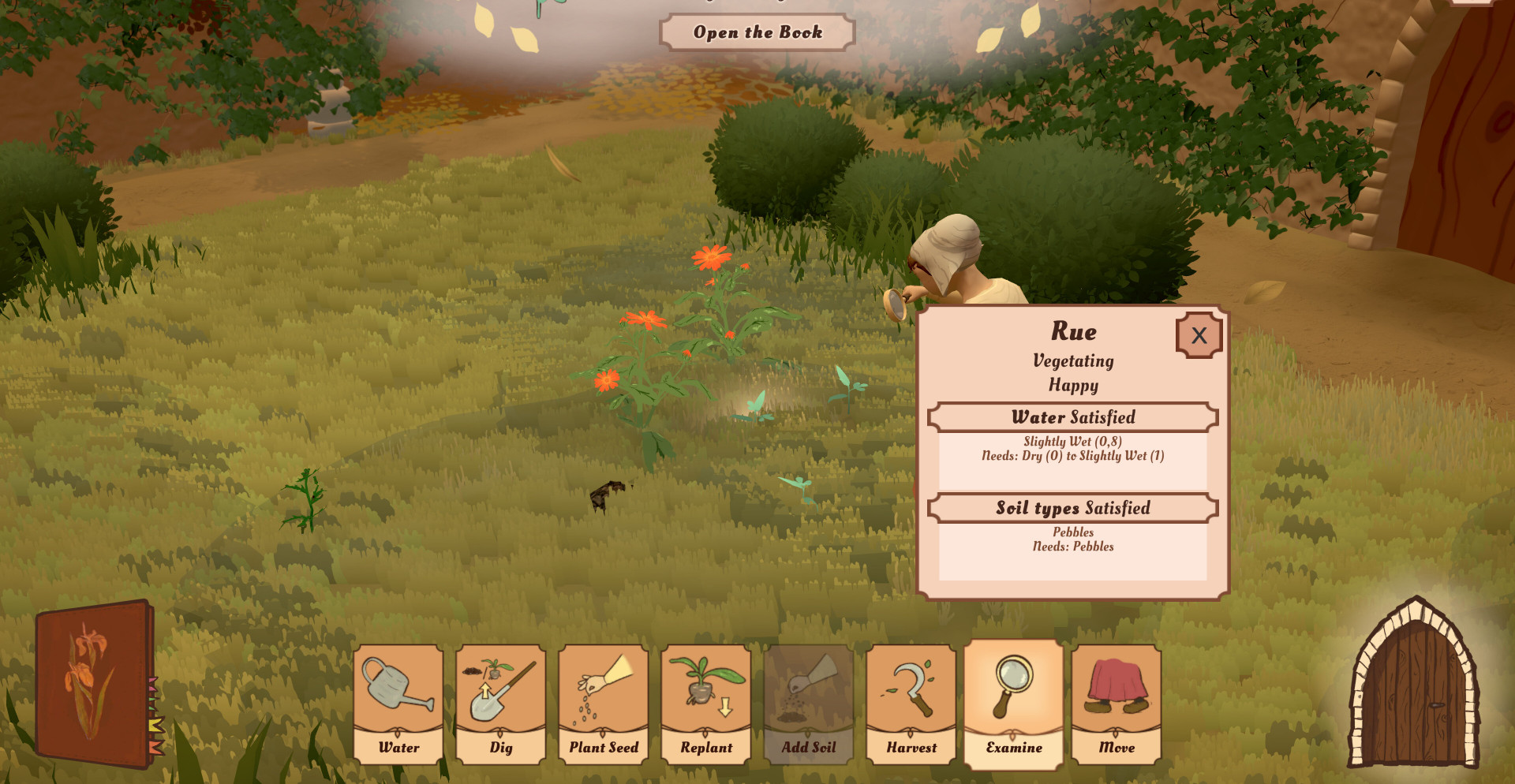Click the Examine magnifying glass card

pos(1014,704)
